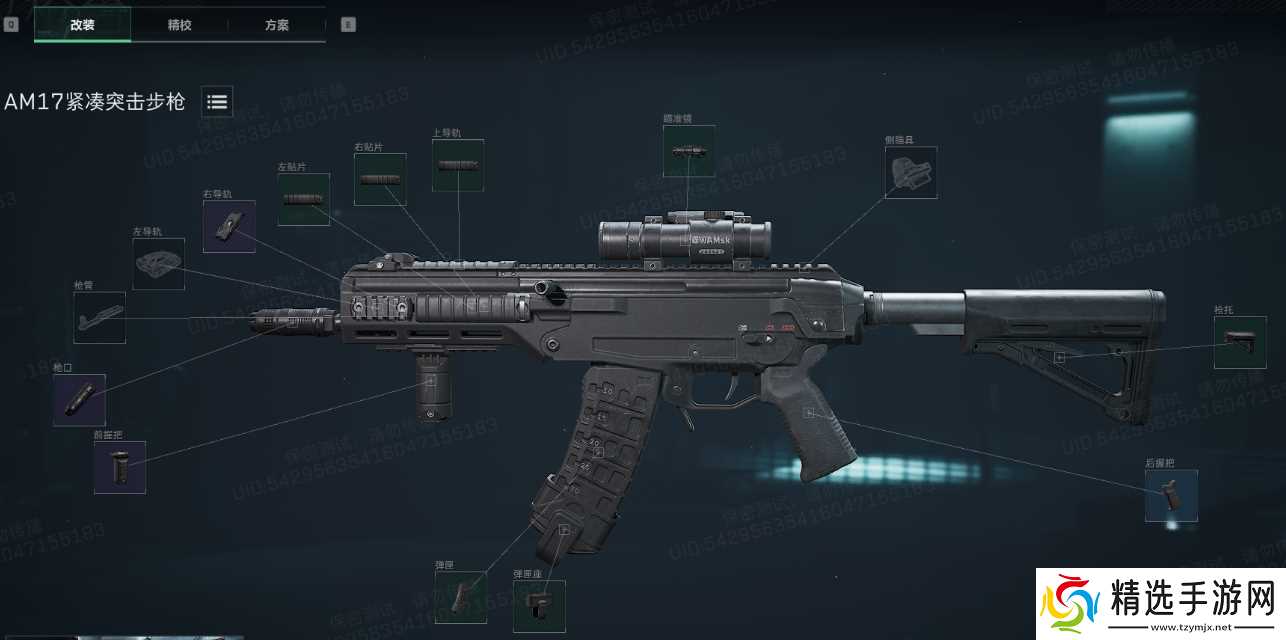
Task: Select the 右贴片 attachment slot
Action: [380, 180]
